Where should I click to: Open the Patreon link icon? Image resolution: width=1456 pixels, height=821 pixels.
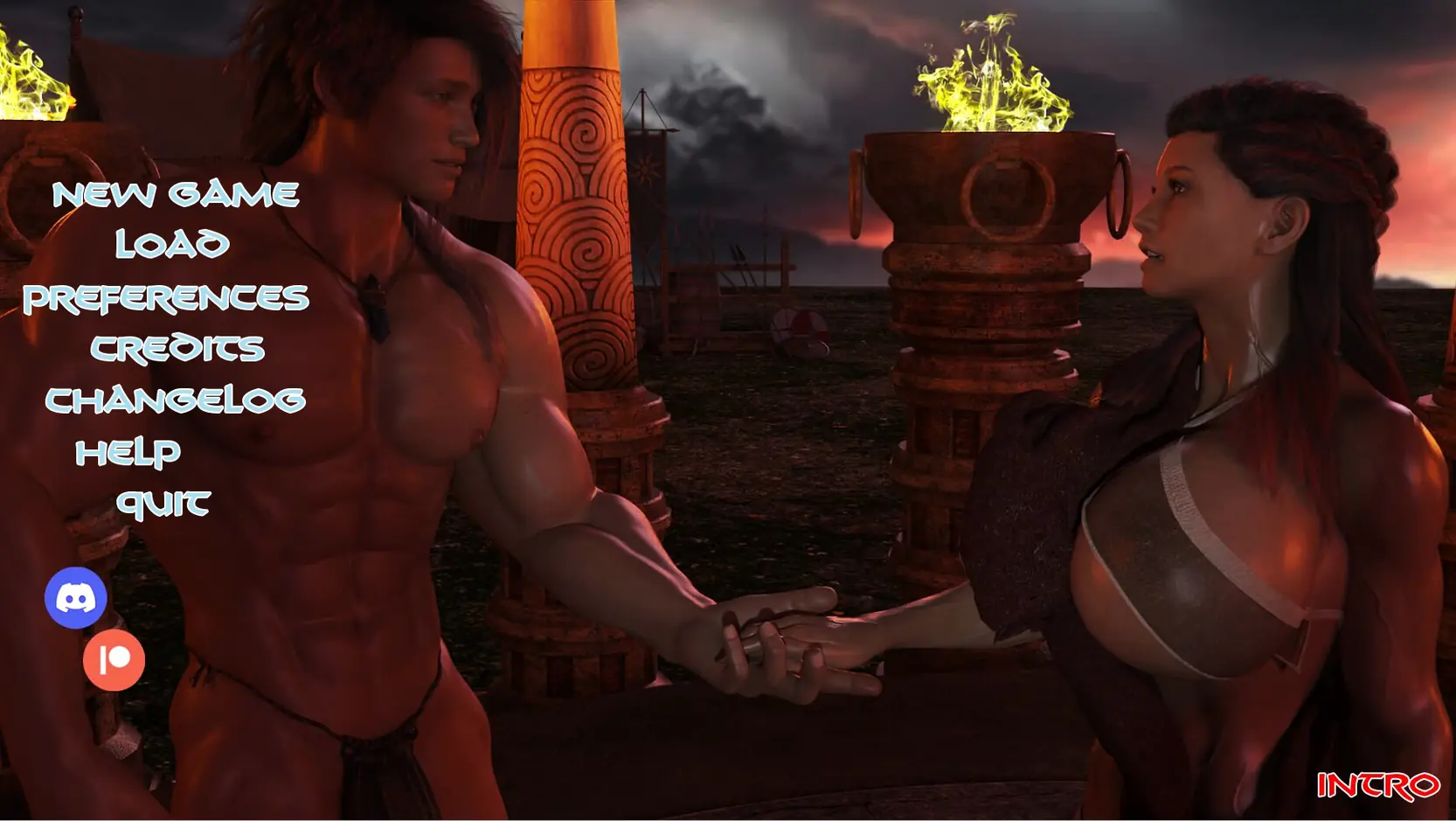coord(114,660)
